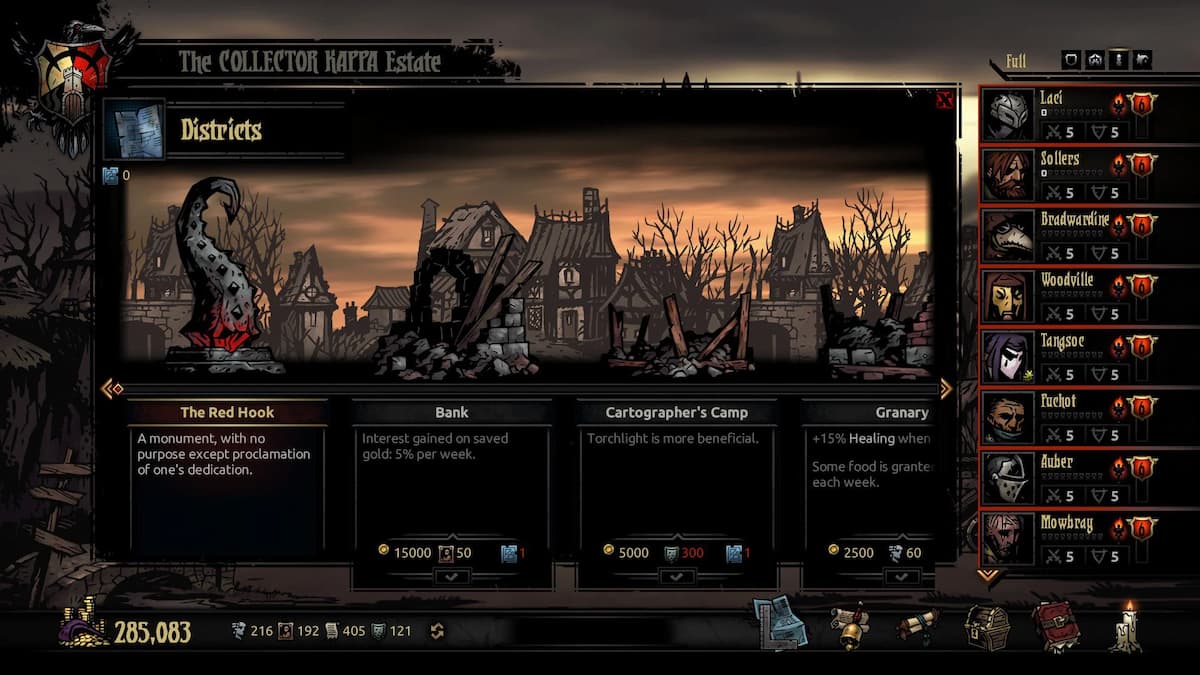This screenshot has height=675, width=1200.
Task: Open the red journal book
Action: click(x=1055, y=627)
